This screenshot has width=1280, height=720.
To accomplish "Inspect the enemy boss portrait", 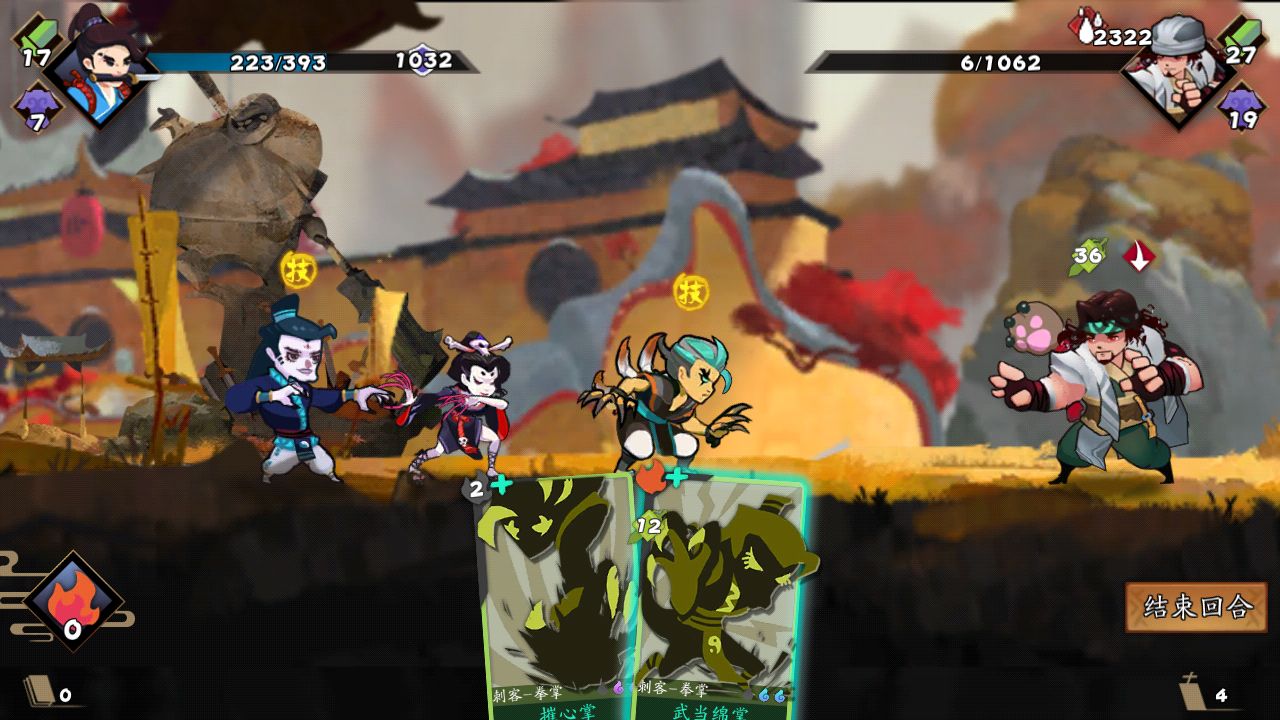I will point(1177,68).
